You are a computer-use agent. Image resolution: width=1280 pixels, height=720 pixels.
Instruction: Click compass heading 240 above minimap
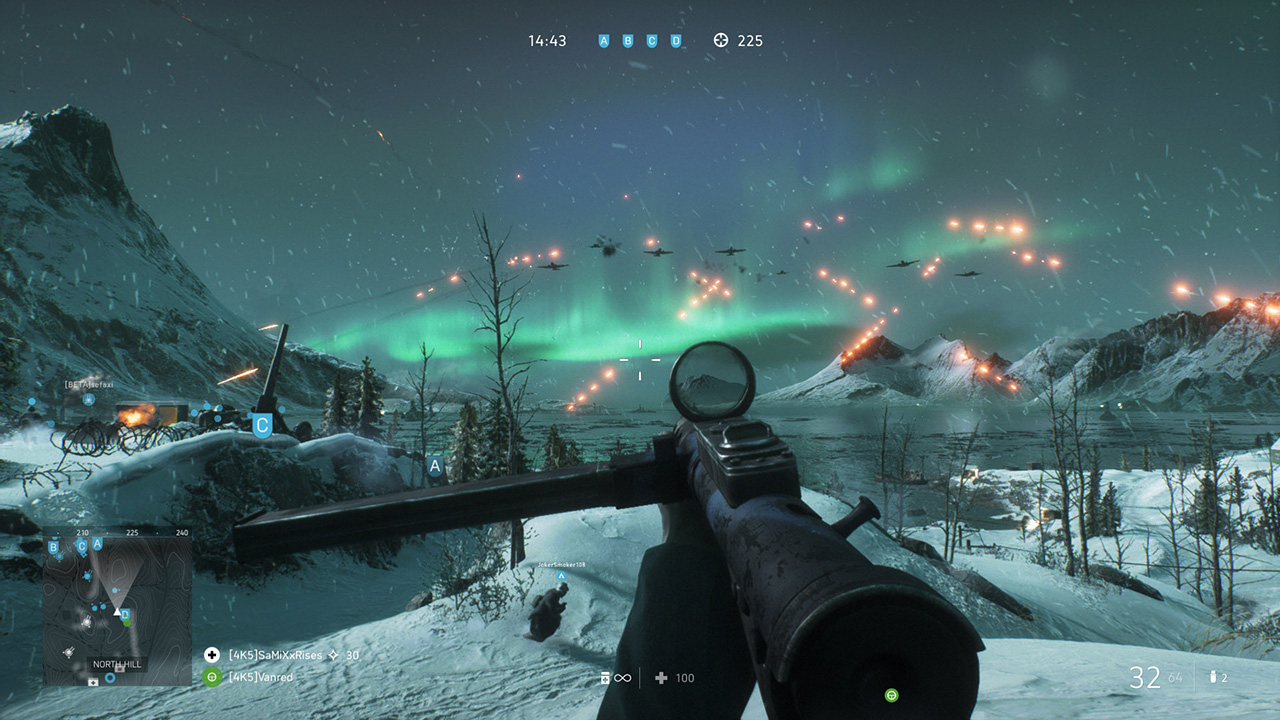(182, 531)
